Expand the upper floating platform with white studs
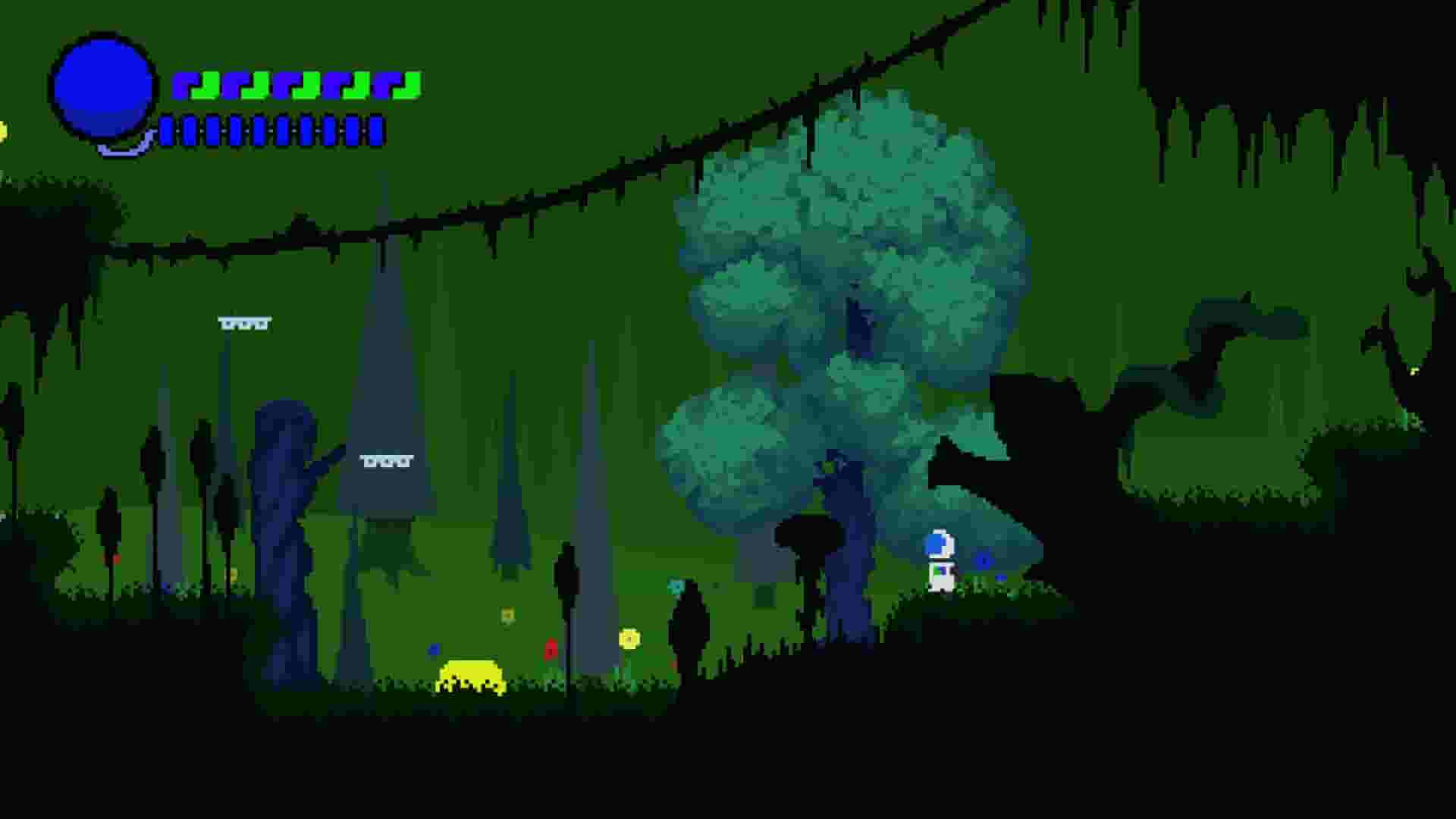The width and height of the screenshot is (1456, 819). pyautogui.click(x=244, y=322)
